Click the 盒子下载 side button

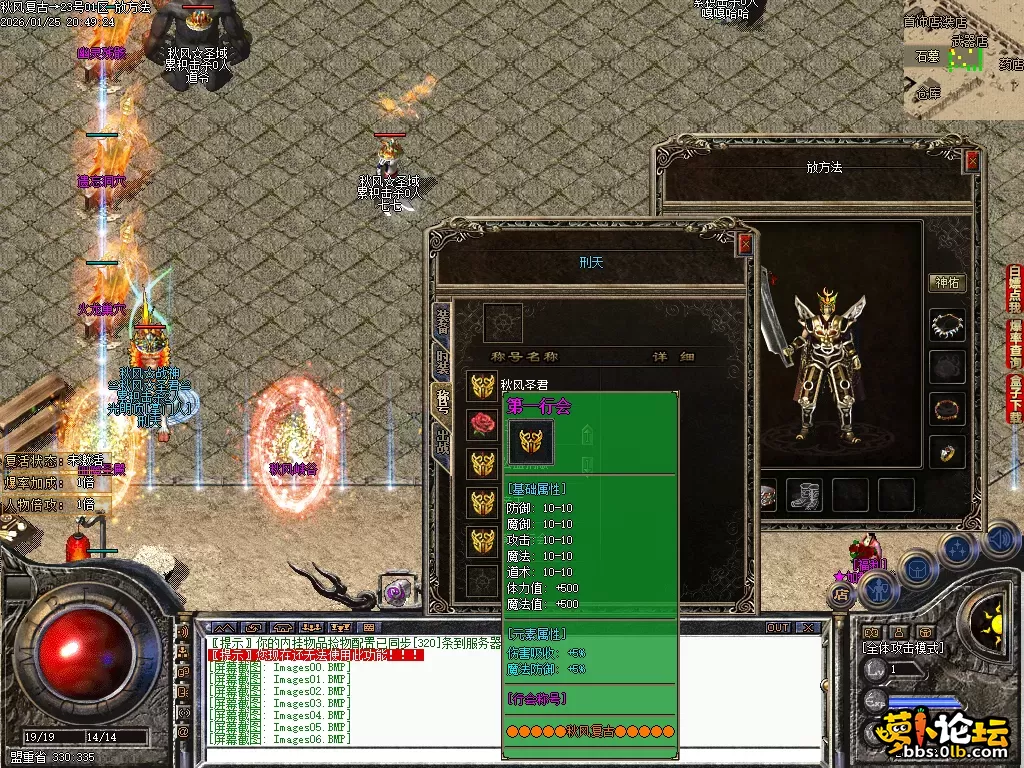coord(1014,399)
